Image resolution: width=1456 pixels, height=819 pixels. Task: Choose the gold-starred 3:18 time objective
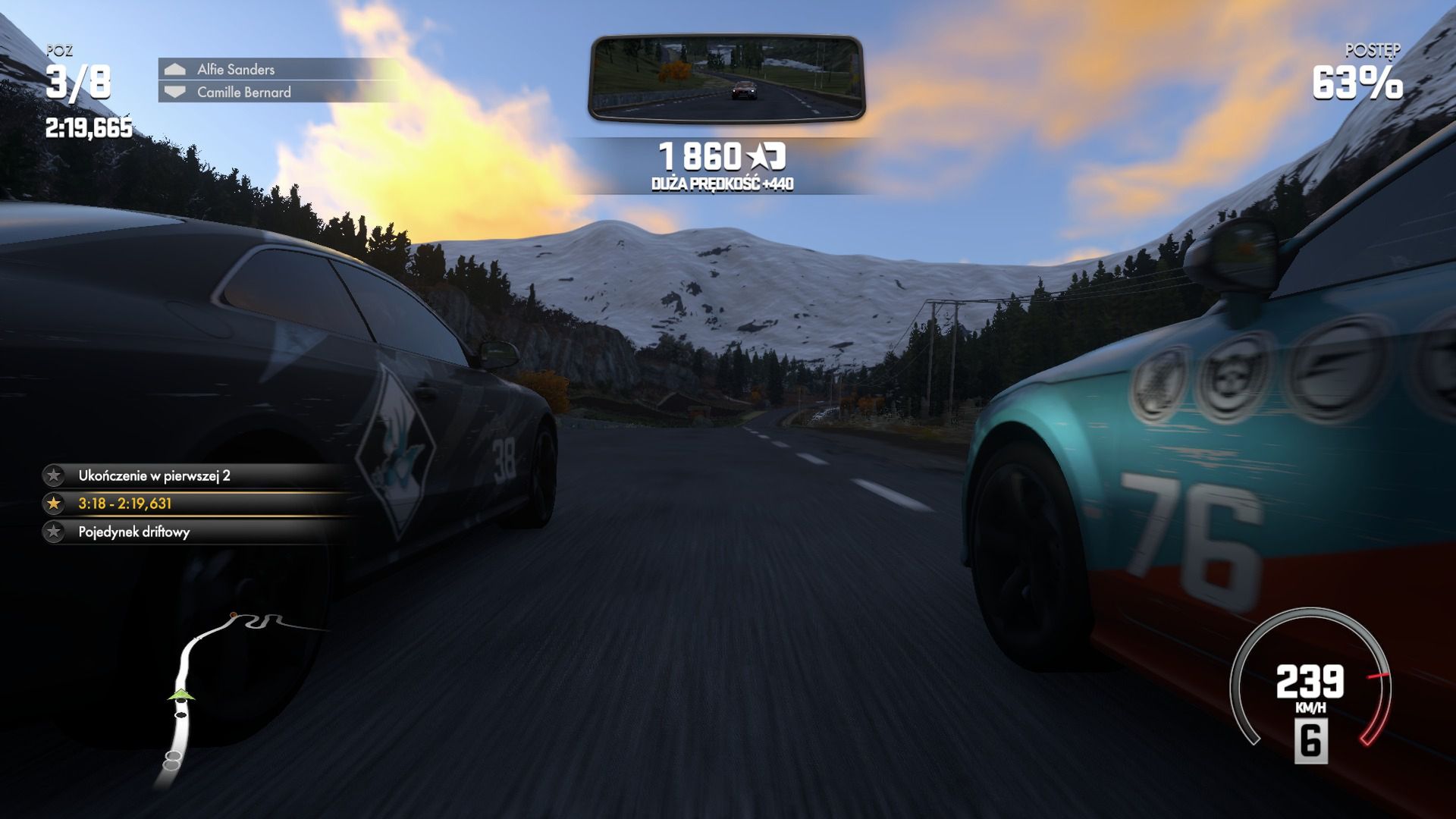pos(125,504)
